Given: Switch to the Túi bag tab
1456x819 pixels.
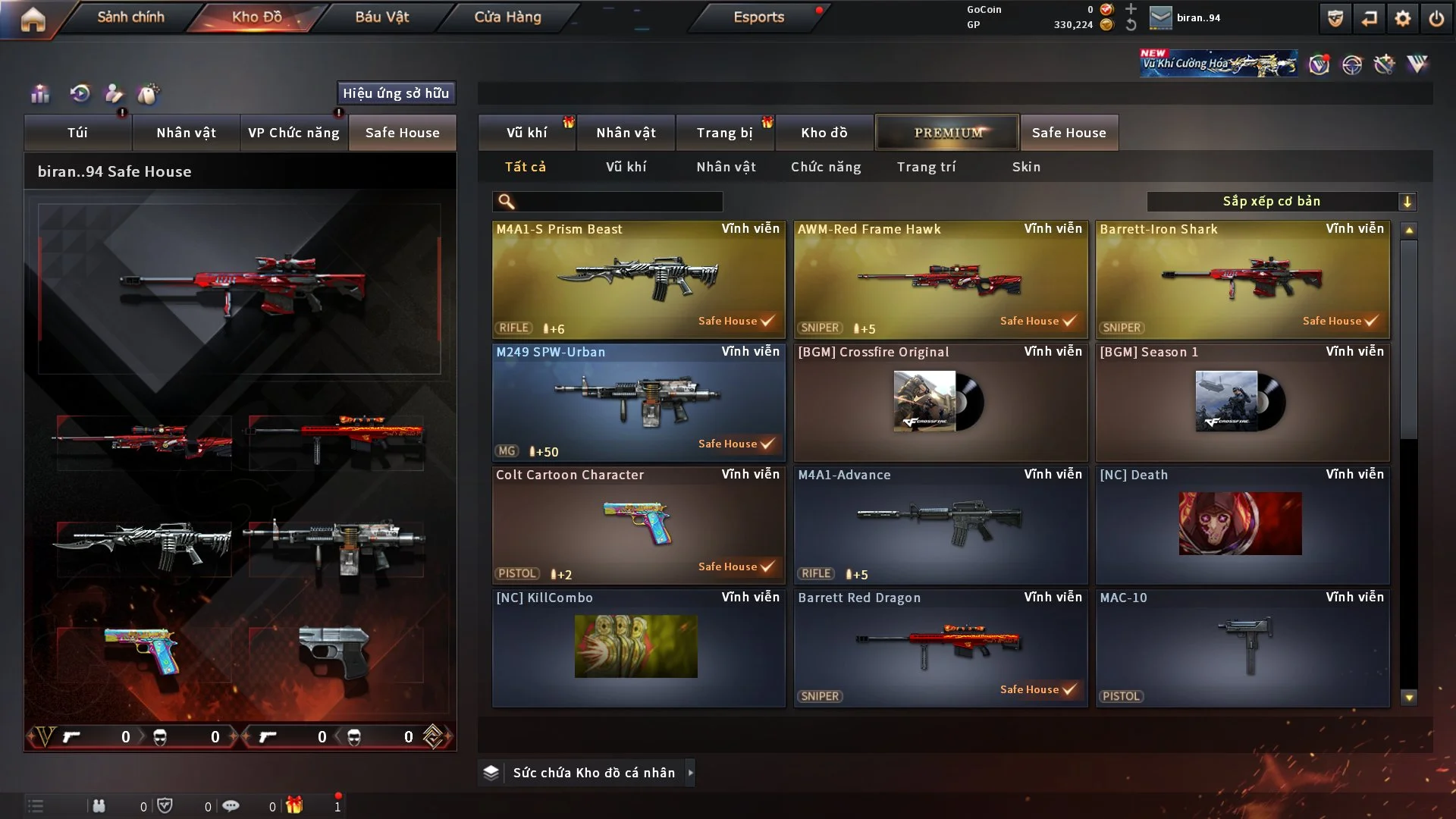Looking at the screenshot, I should pos(77,133).
